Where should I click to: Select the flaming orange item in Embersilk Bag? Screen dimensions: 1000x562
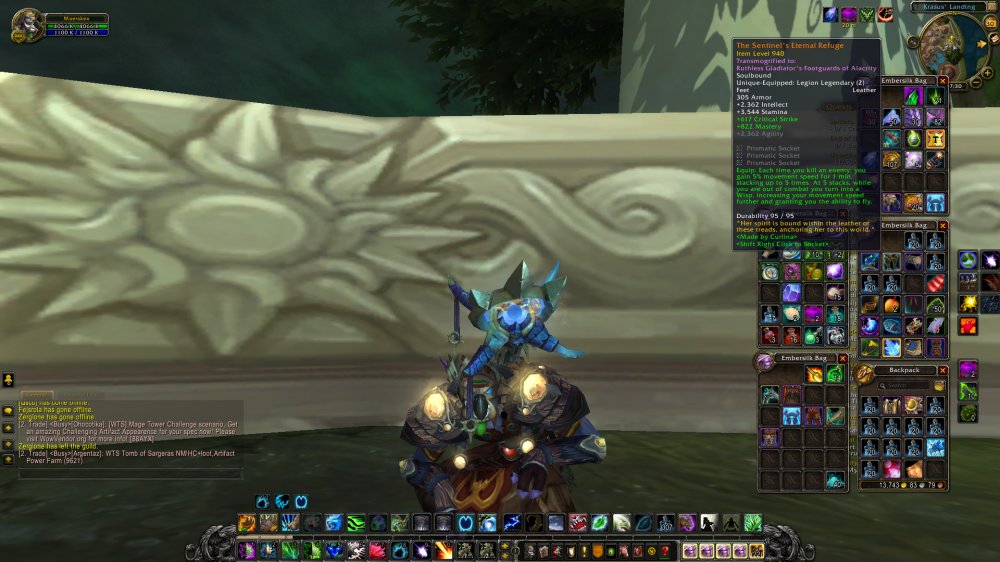[814, 375]
